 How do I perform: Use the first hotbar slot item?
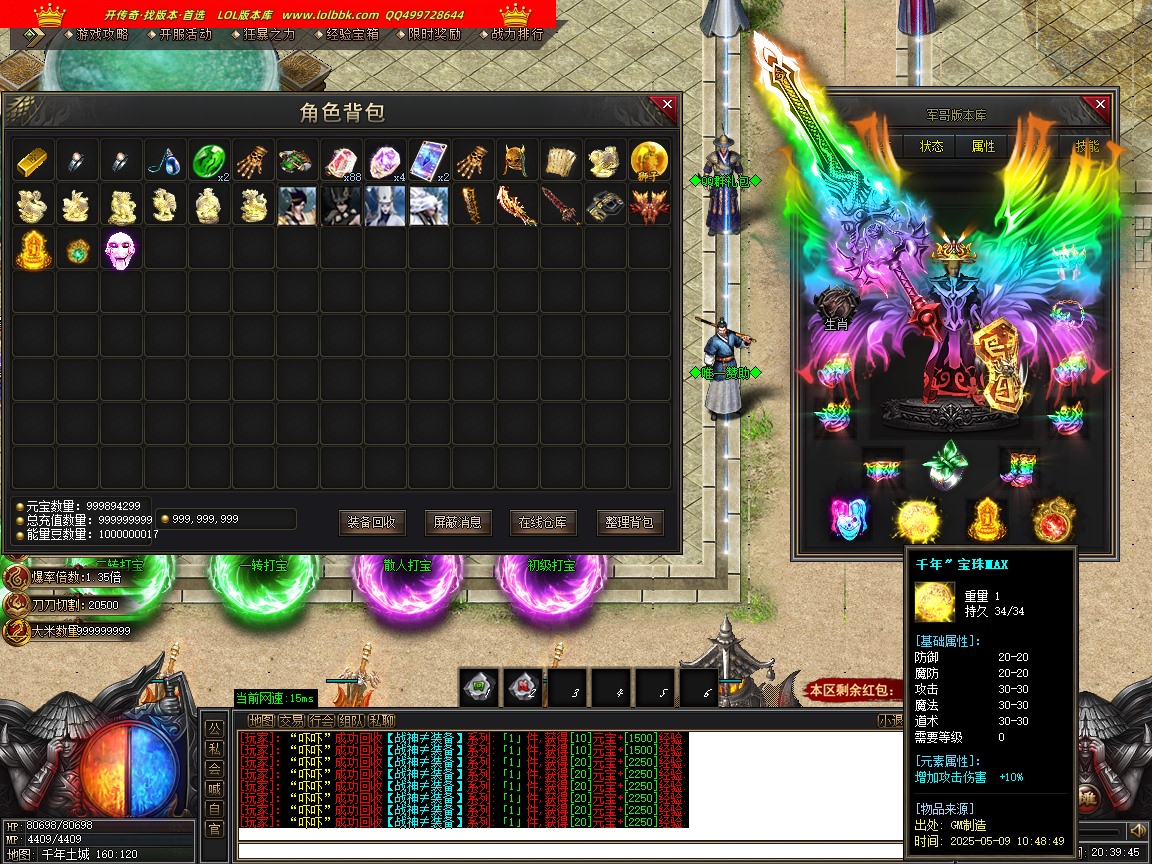[x=480, y=688]
